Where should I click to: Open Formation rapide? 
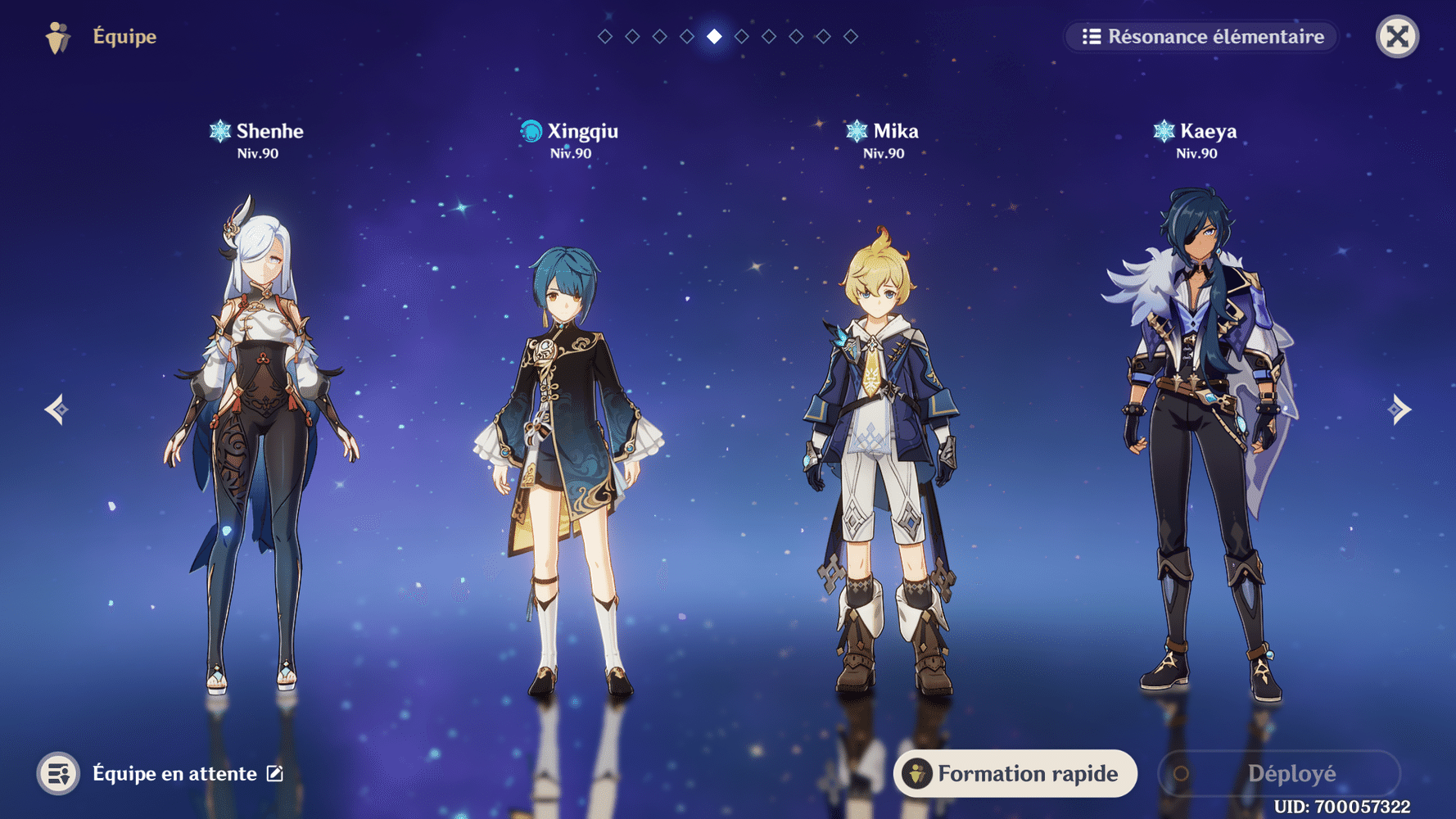[1015, 773]
